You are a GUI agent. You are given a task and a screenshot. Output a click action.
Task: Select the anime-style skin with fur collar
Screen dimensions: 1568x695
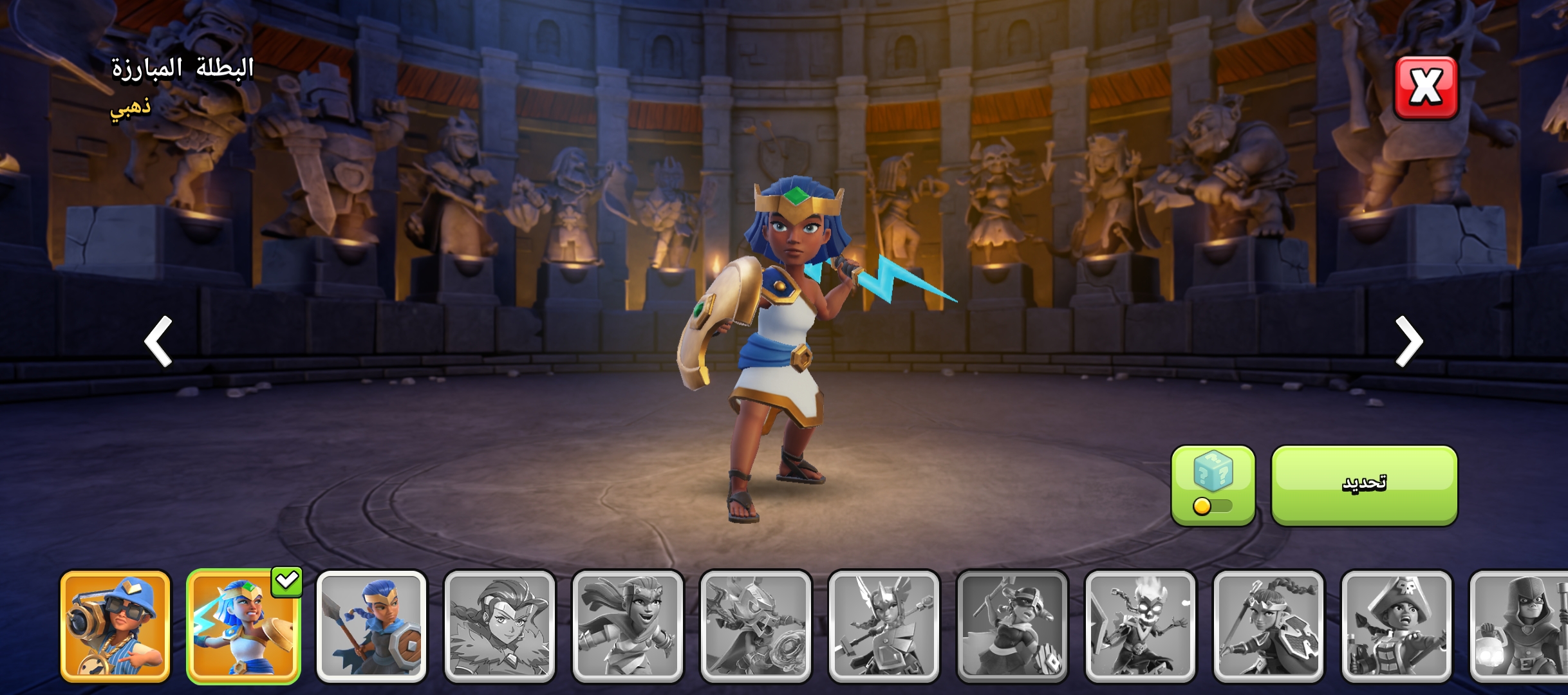499,626
